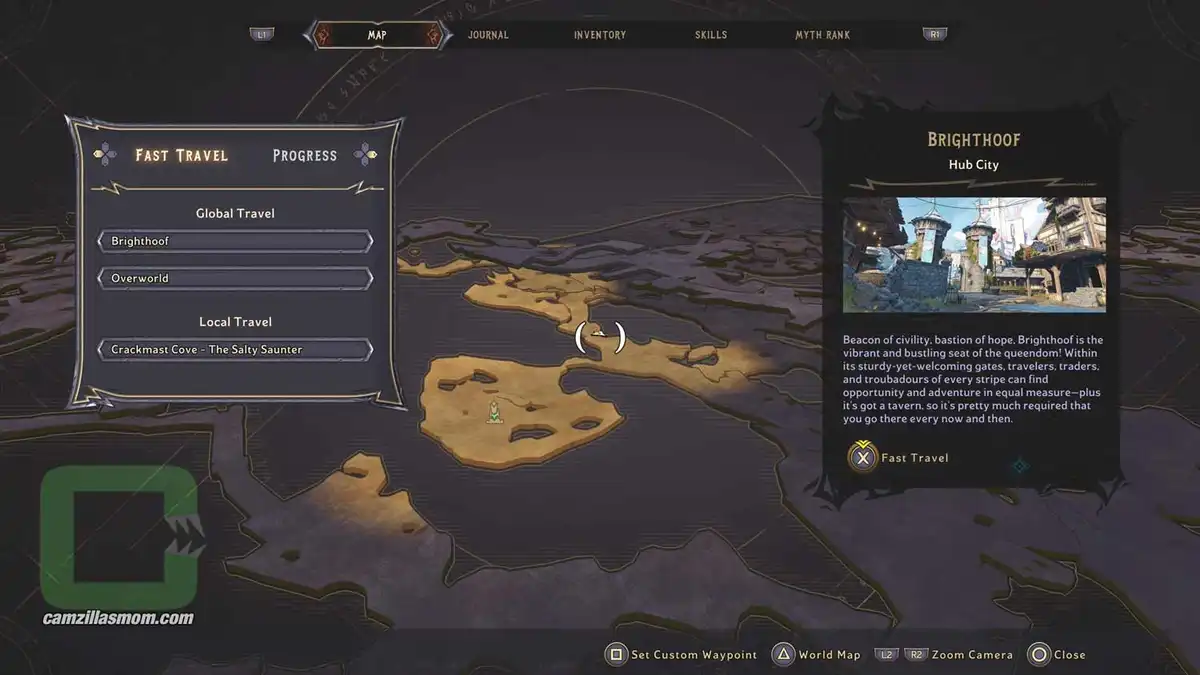The width and height of the screenshot is (1200, 675).
Task: Show the Myth Rank tab
Action: pos(822,35)
